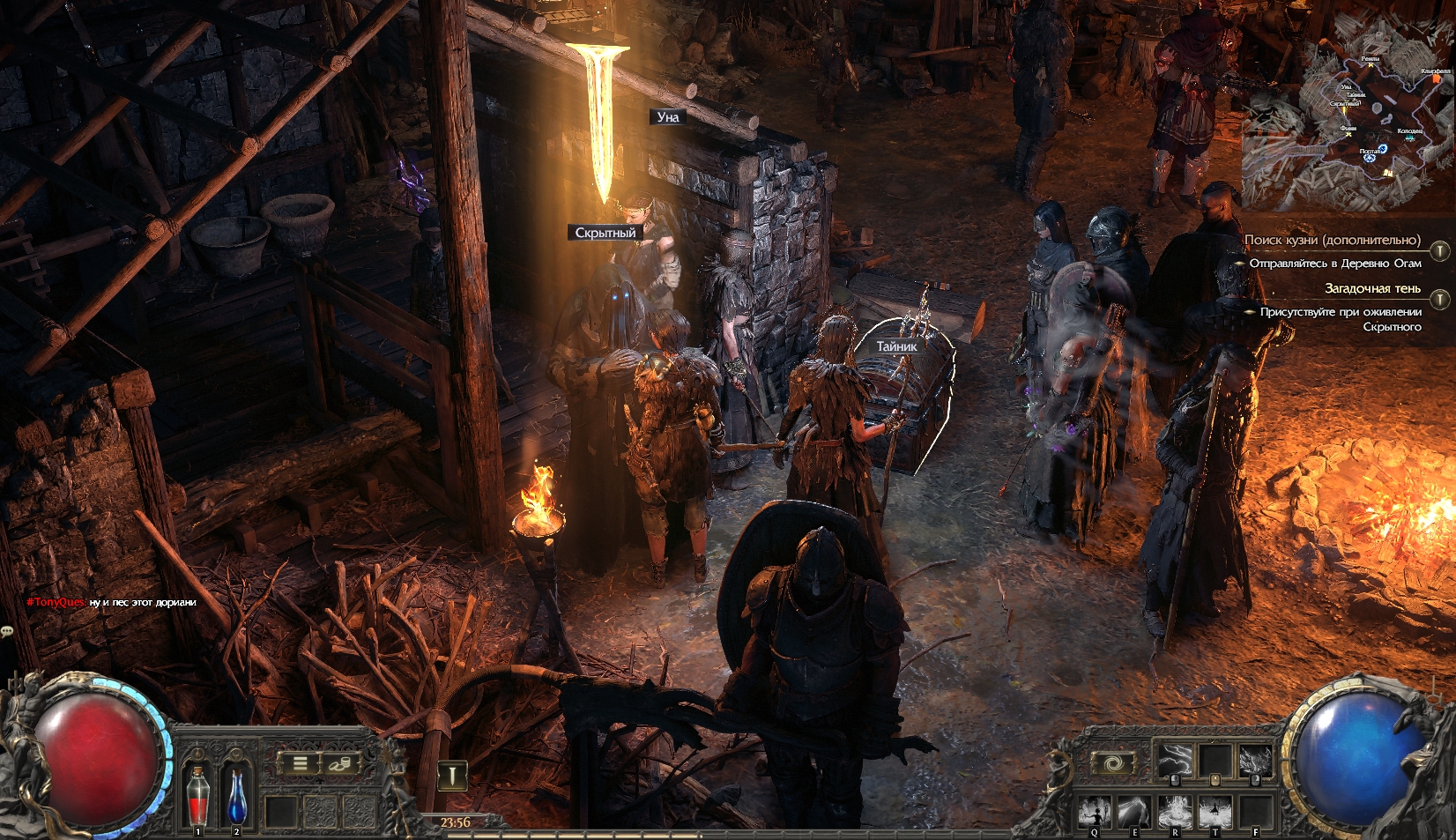1456x840 pixels.
Task: Select the 'Загадочная тень' quest tracker entry
Action: tap(1372, 288)
